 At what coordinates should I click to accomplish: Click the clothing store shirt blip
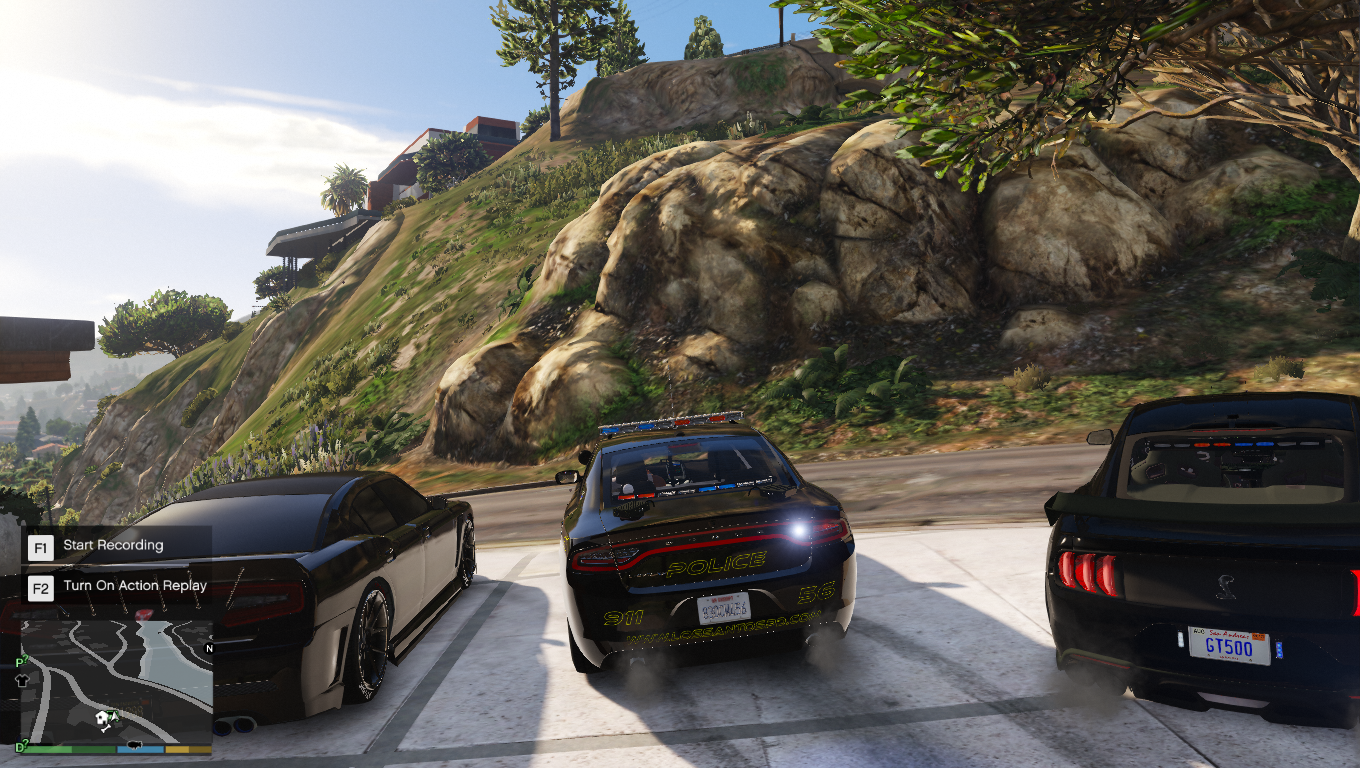(x=23, y=679)
